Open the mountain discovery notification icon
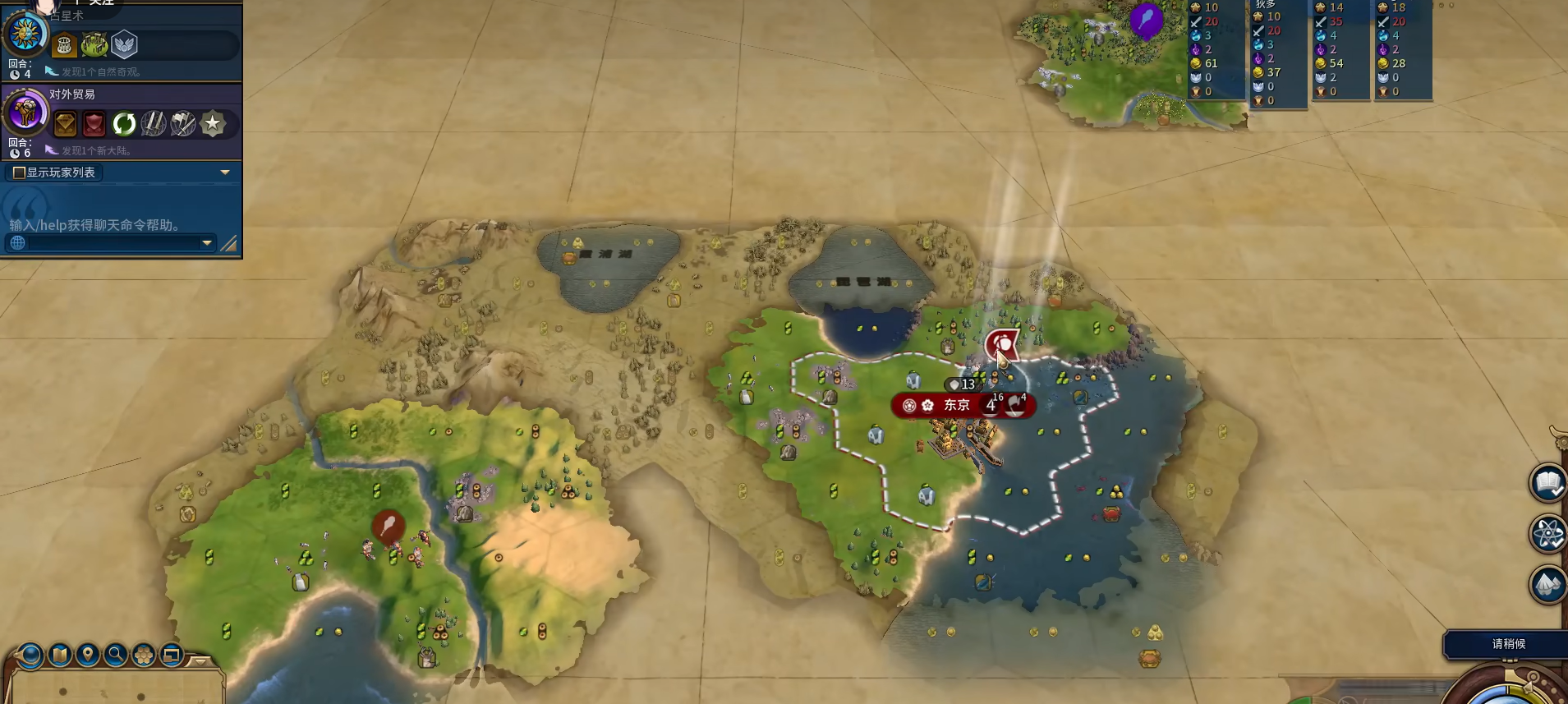Image resolution: width=1568 pixels, height=704 pixels. (x=1547, y=585)
